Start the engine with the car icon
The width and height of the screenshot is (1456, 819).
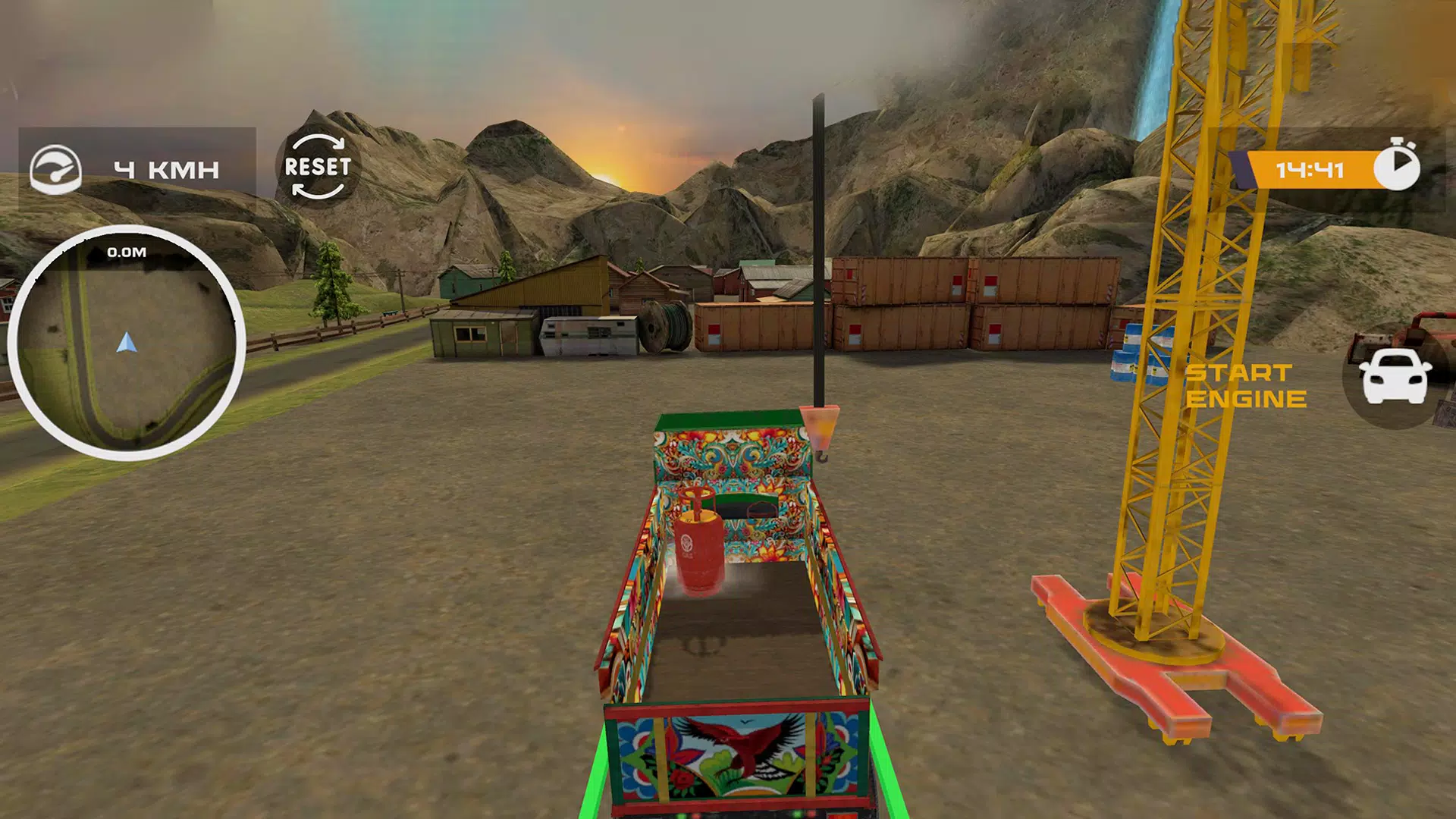pyautogui.click(x=1394, y=377)
